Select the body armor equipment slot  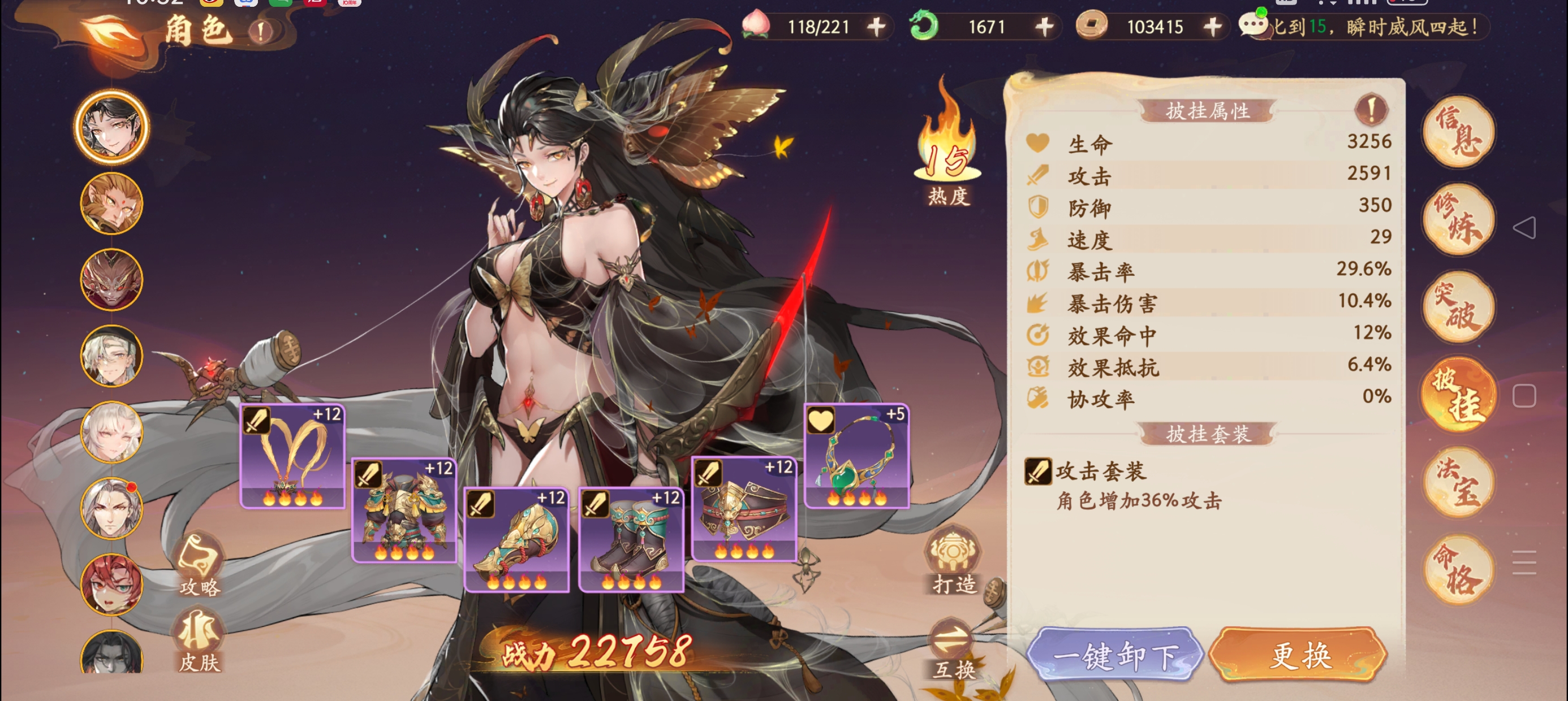tap(404, 510)
